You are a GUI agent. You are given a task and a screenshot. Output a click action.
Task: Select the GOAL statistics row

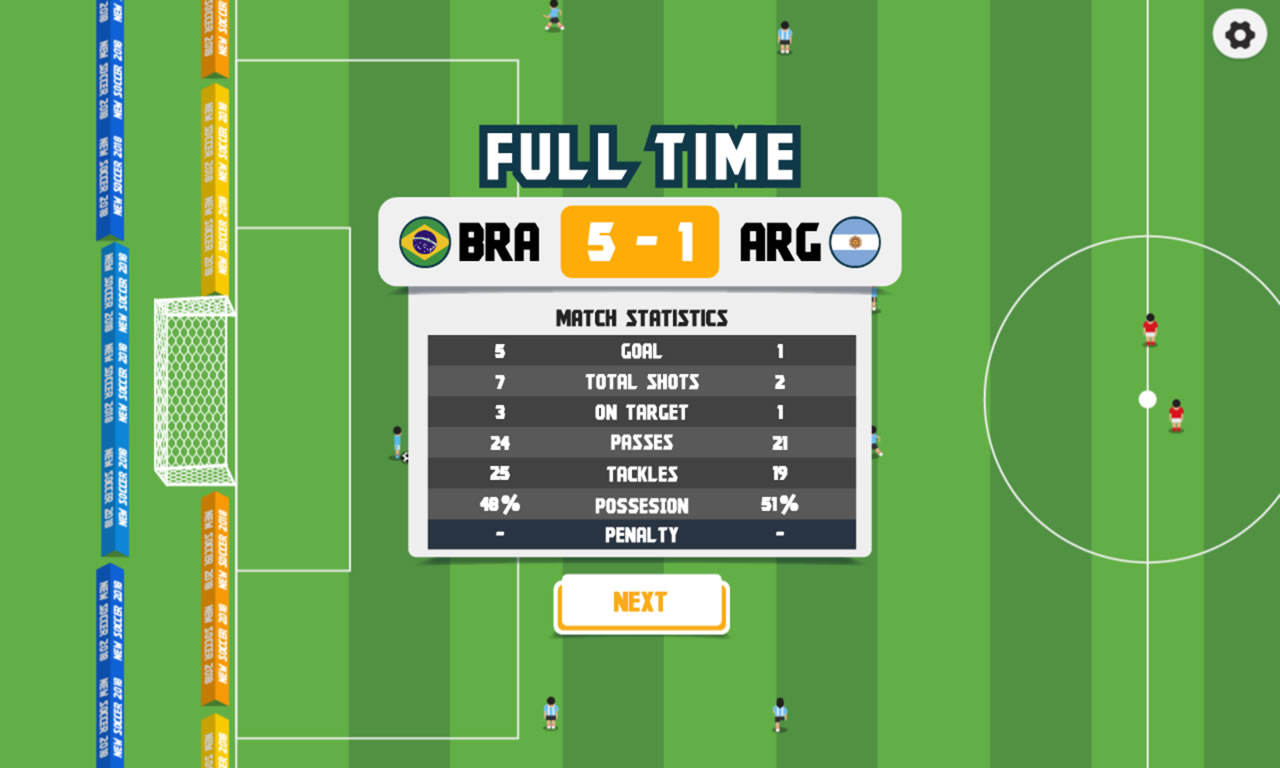click(641, 351)
